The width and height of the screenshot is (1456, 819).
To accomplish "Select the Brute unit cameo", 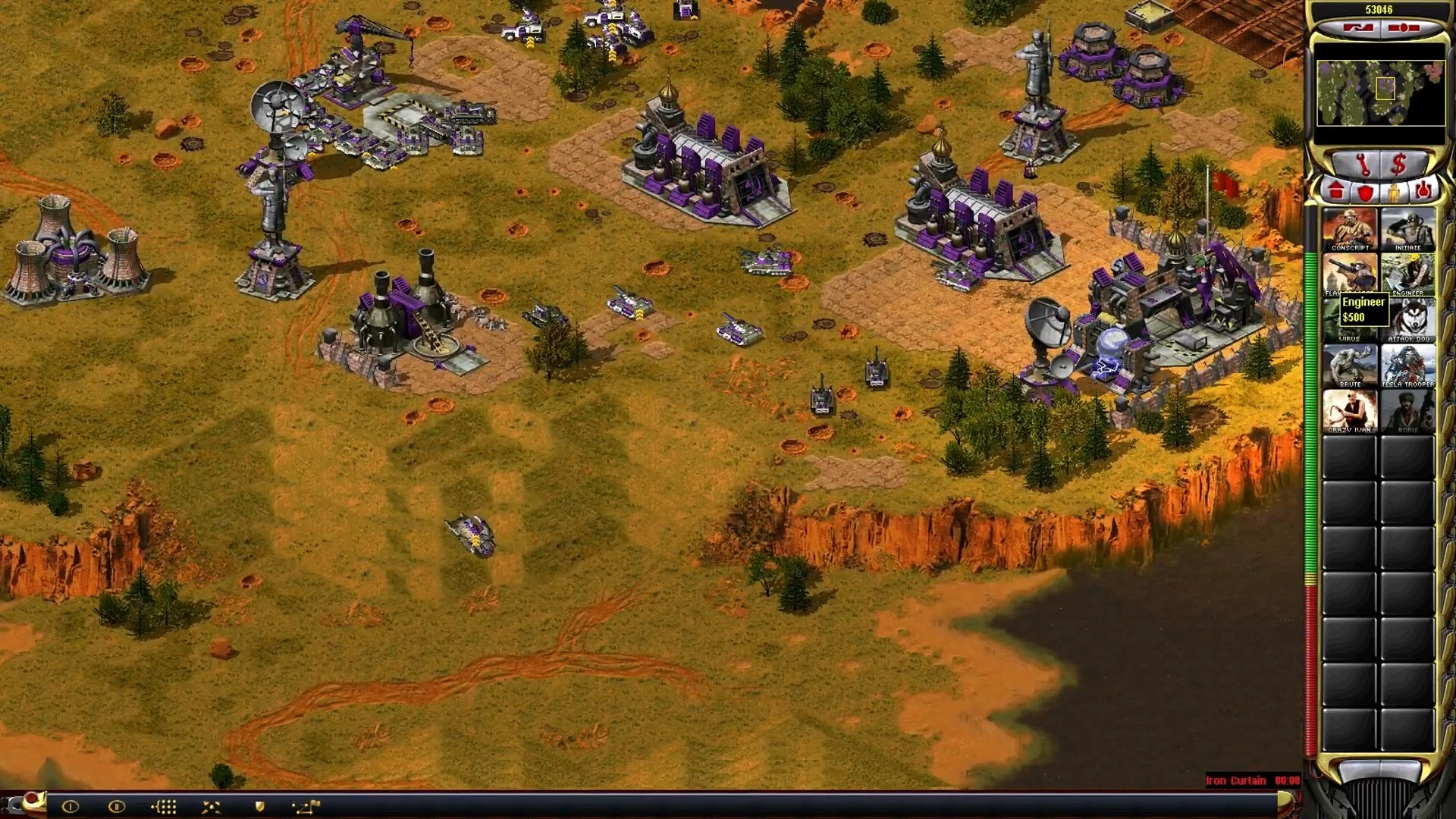I will (x=1350, y=366).
